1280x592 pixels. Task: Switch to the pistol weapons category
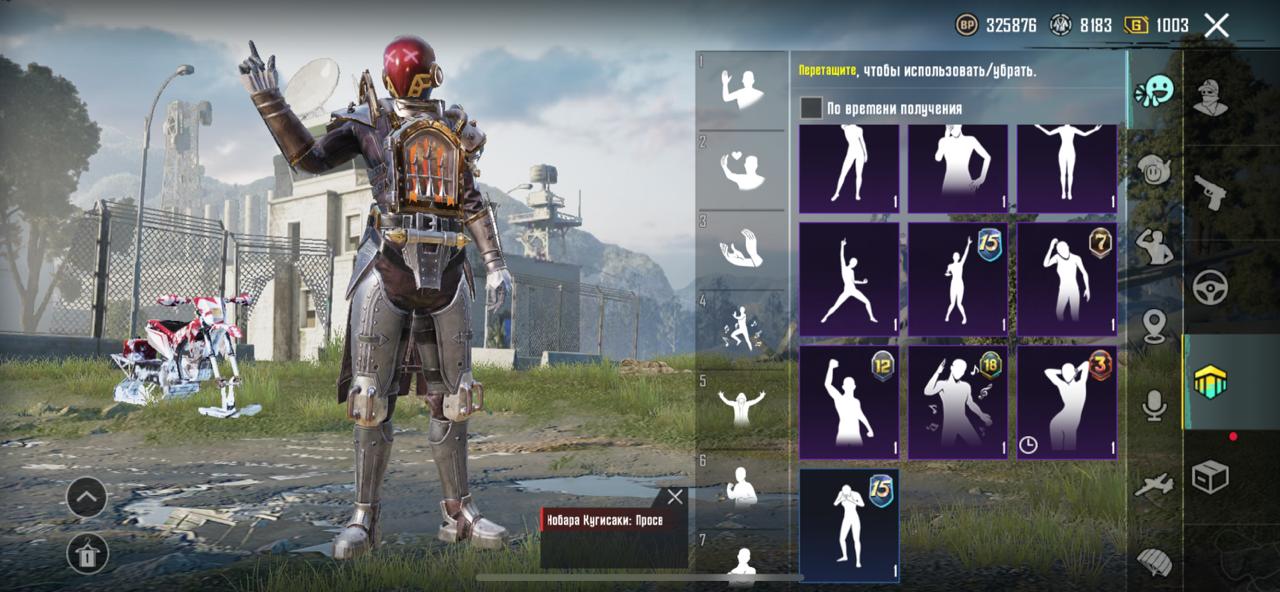[1210, 192]
